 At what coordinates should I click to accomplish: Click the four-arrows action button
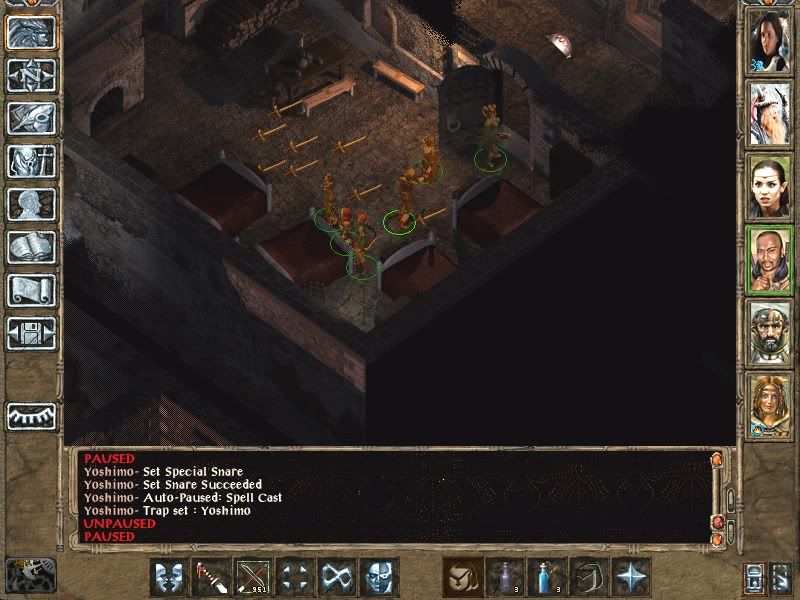(296, 577)
